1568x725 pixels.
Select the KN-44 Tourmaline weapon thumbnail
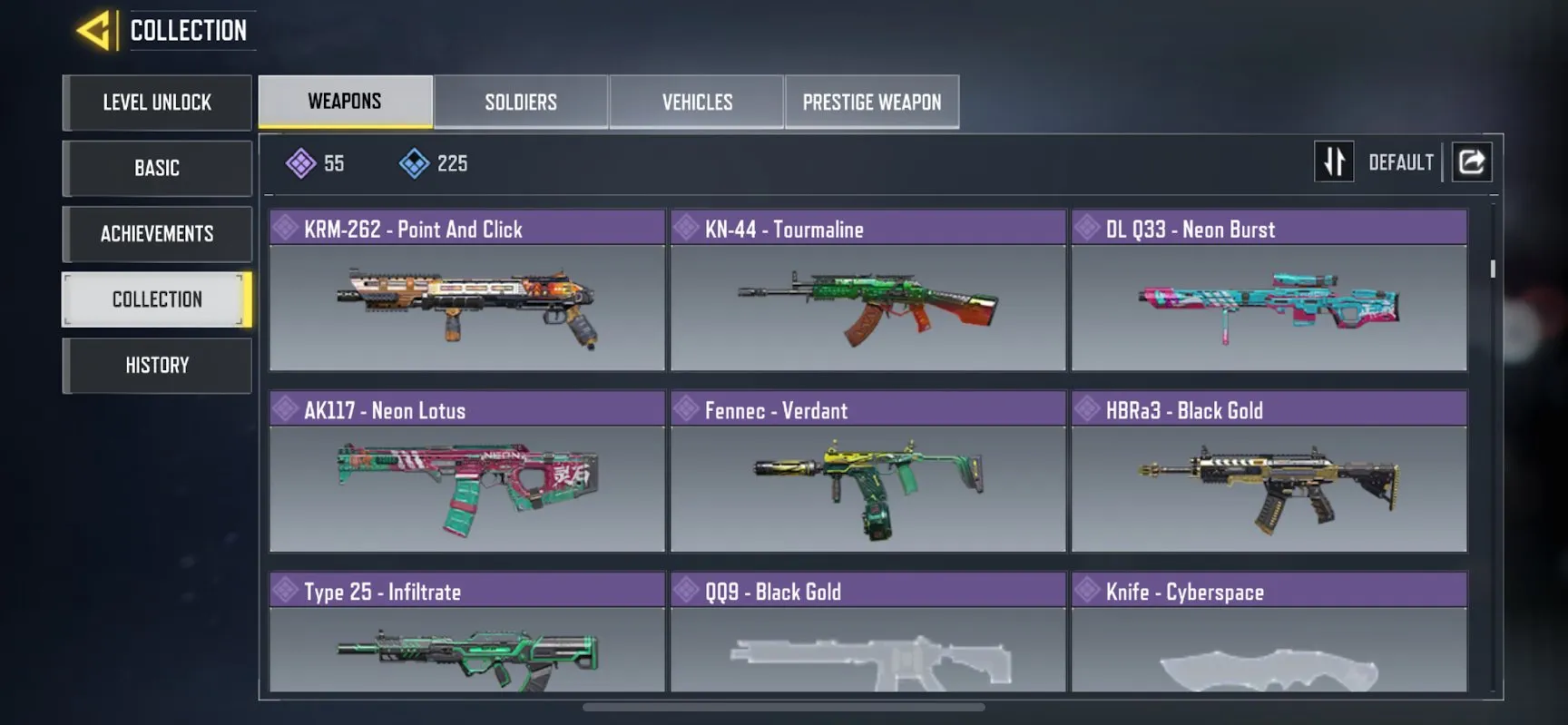click(867, 307)
